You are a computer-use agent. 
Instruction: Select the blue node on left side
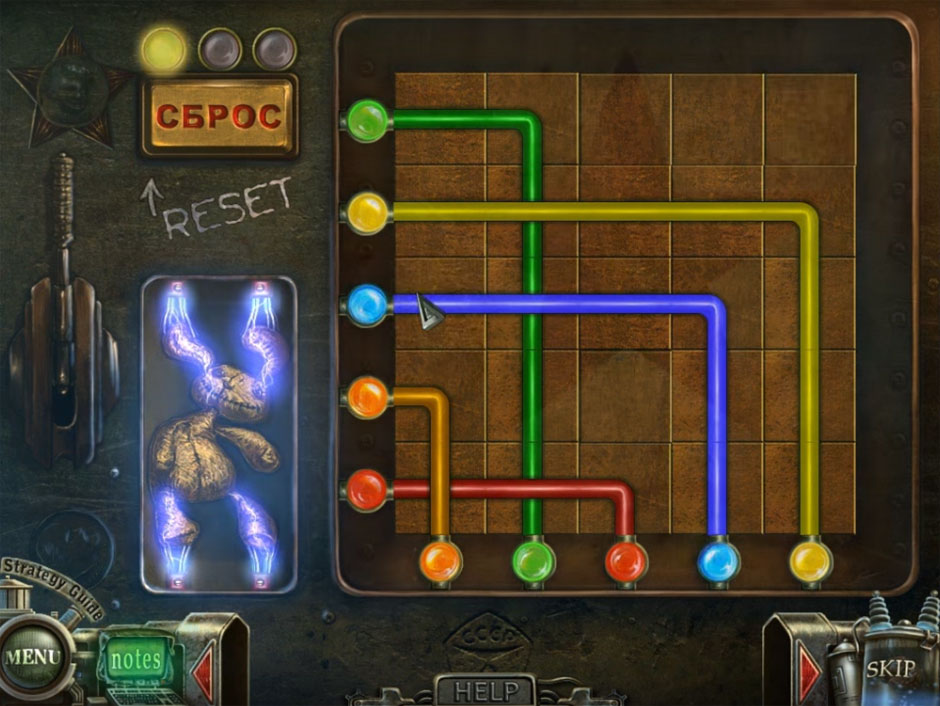(367, 303)
